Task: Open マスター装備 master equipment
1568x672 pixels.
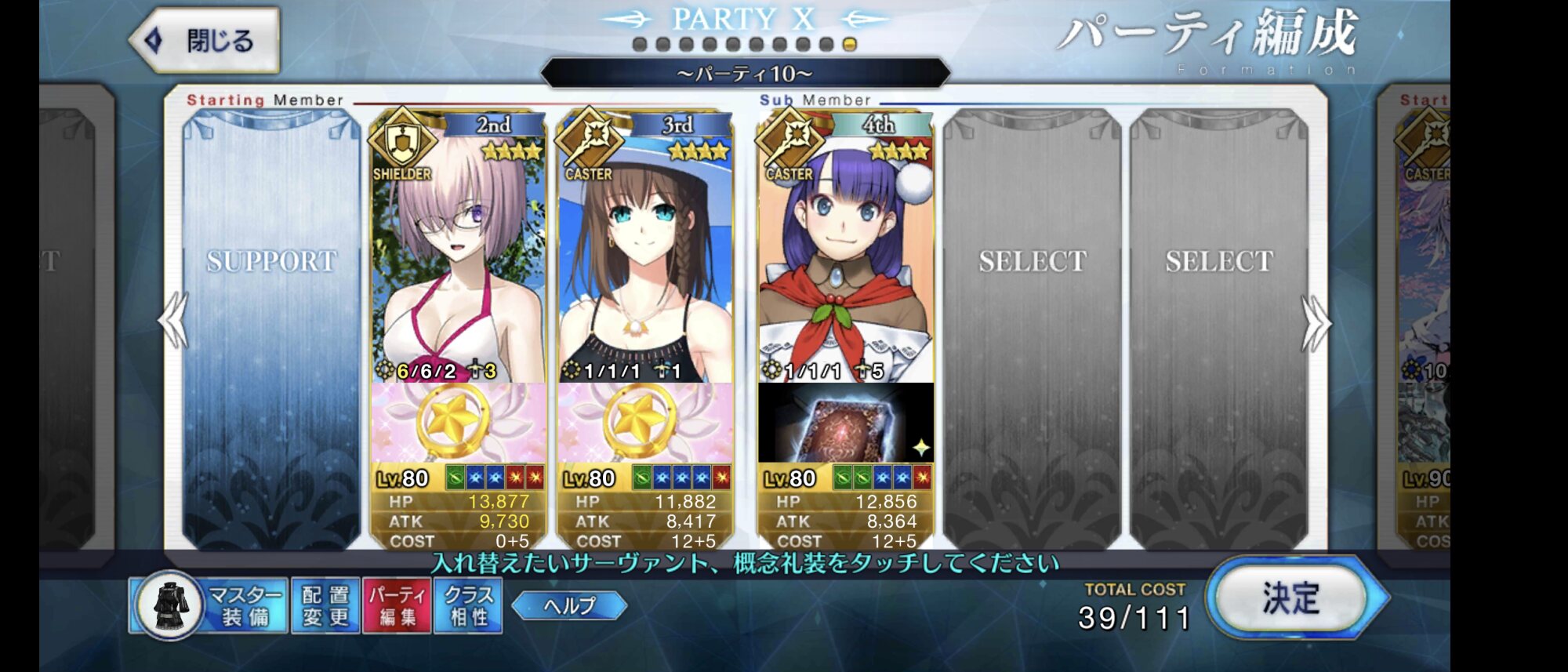Action: pyautogui.click(x=209, y=605)
